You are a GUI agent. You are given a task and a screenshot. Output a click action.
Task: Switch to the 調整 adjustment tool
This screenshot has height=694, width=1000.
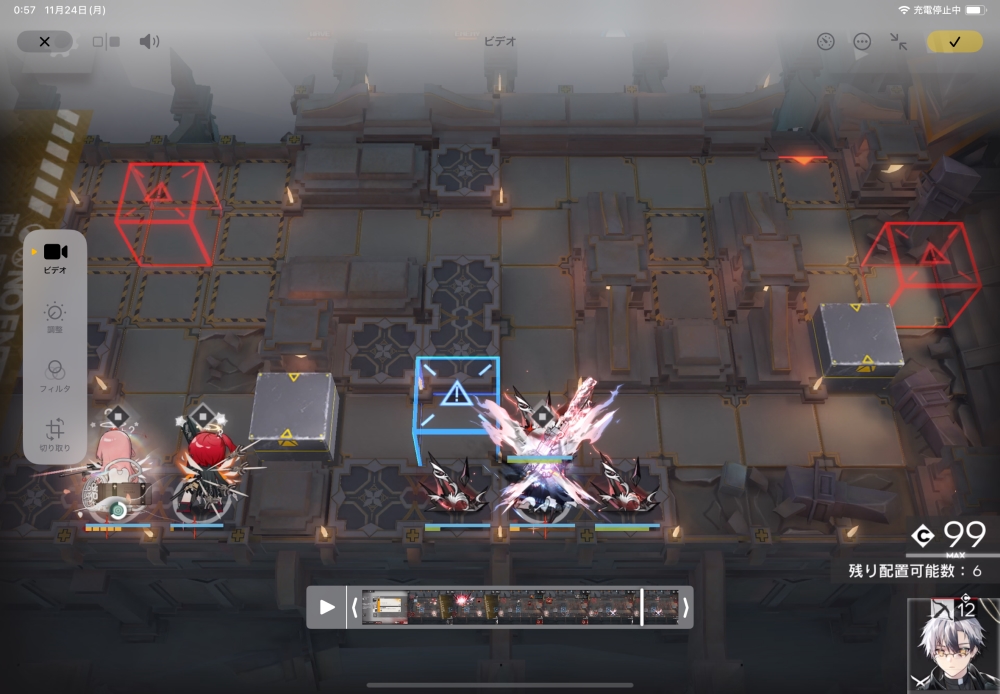click(x=55, y=317)
